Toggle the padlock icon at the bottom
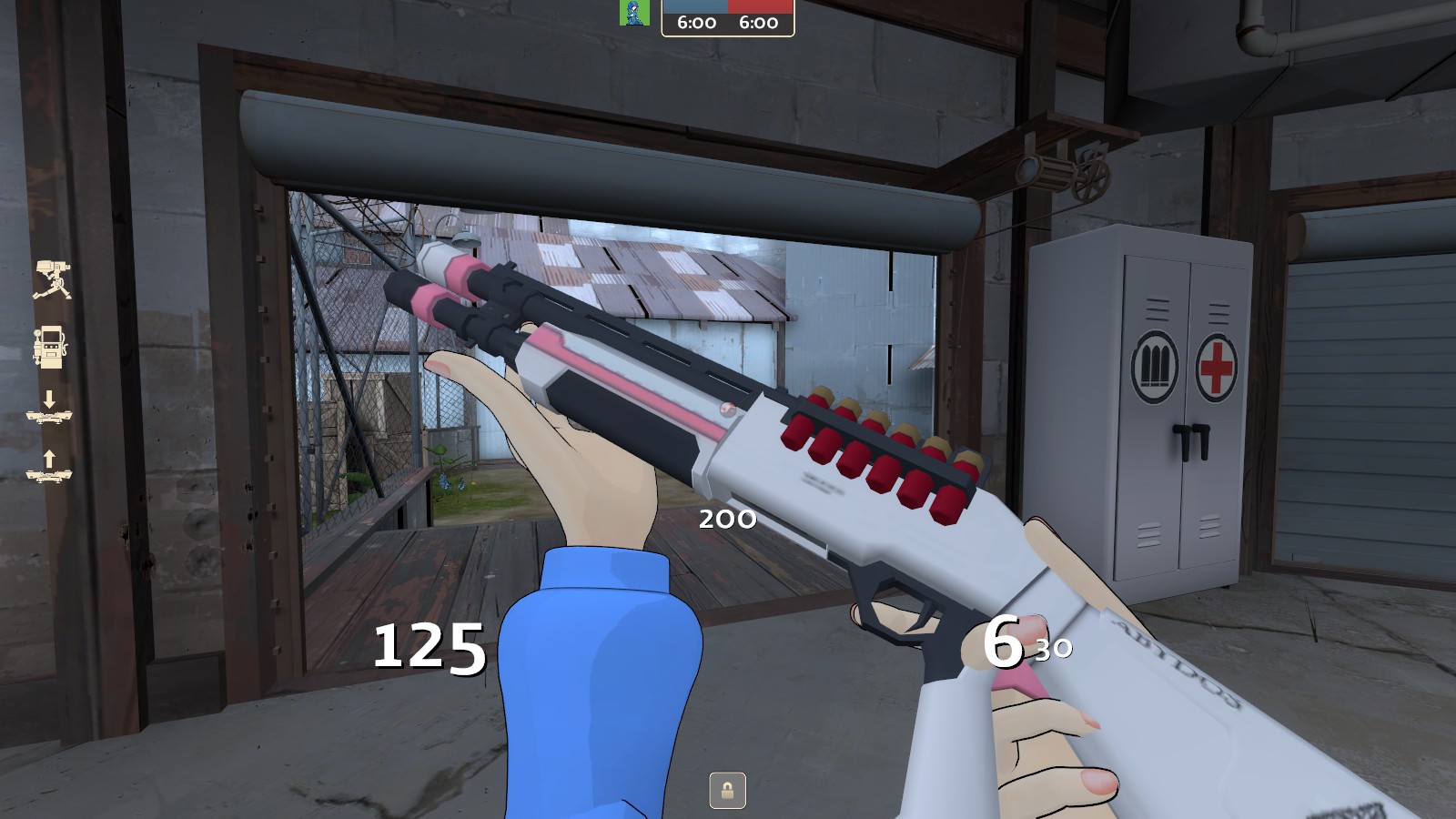This screenshot has height=819, width=1456. tap(727, 790)
